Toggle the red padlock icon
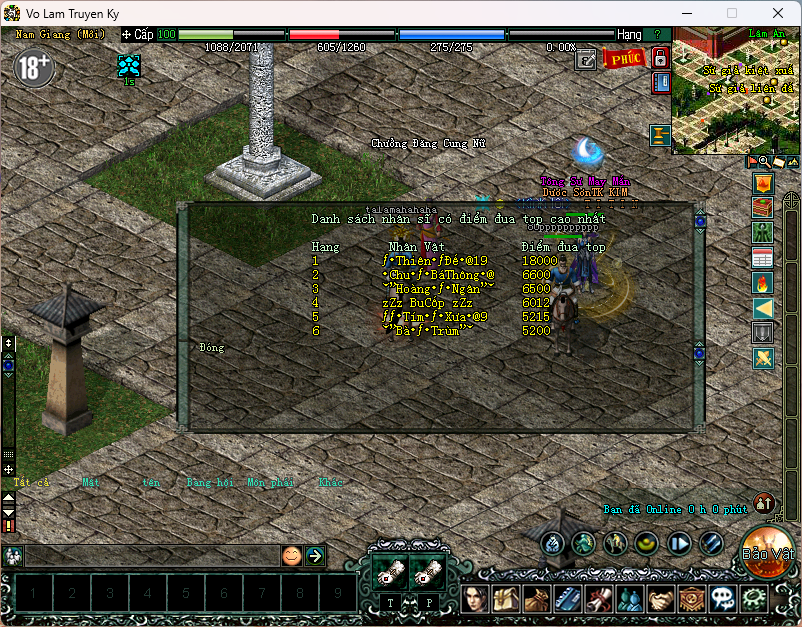802x627 pixels. pyautogui.click(x=660, y=57)
